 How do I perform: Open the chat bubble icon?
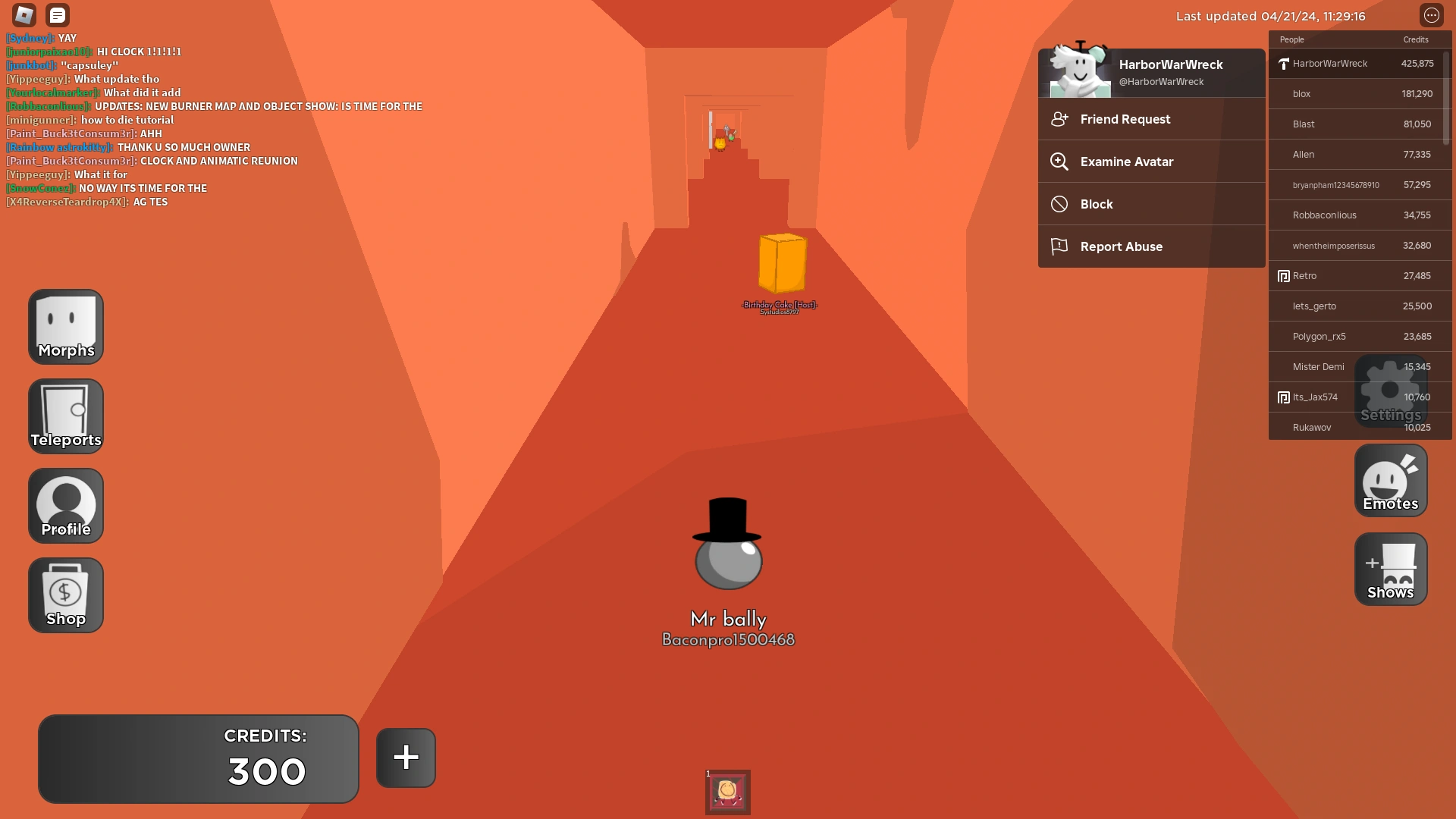pyautogui.click(x=58, y=14)
